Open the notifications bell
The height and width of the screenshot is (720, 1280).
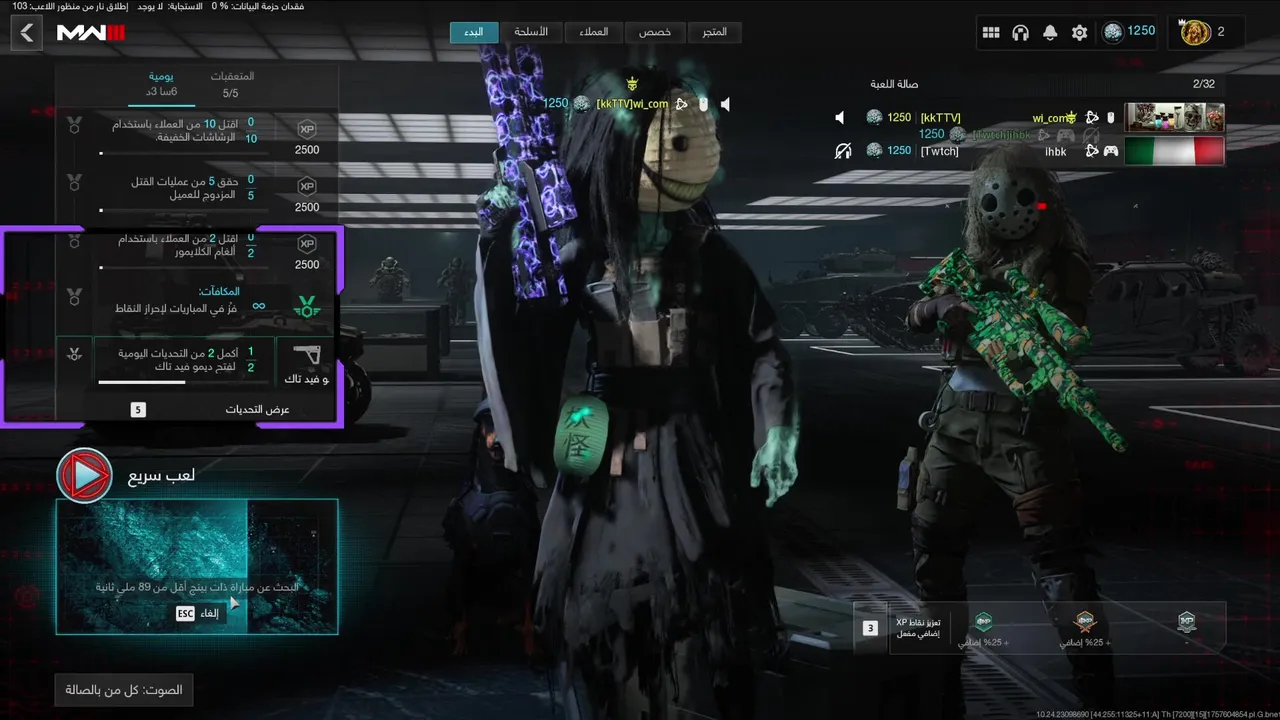tap(1050, 33)
